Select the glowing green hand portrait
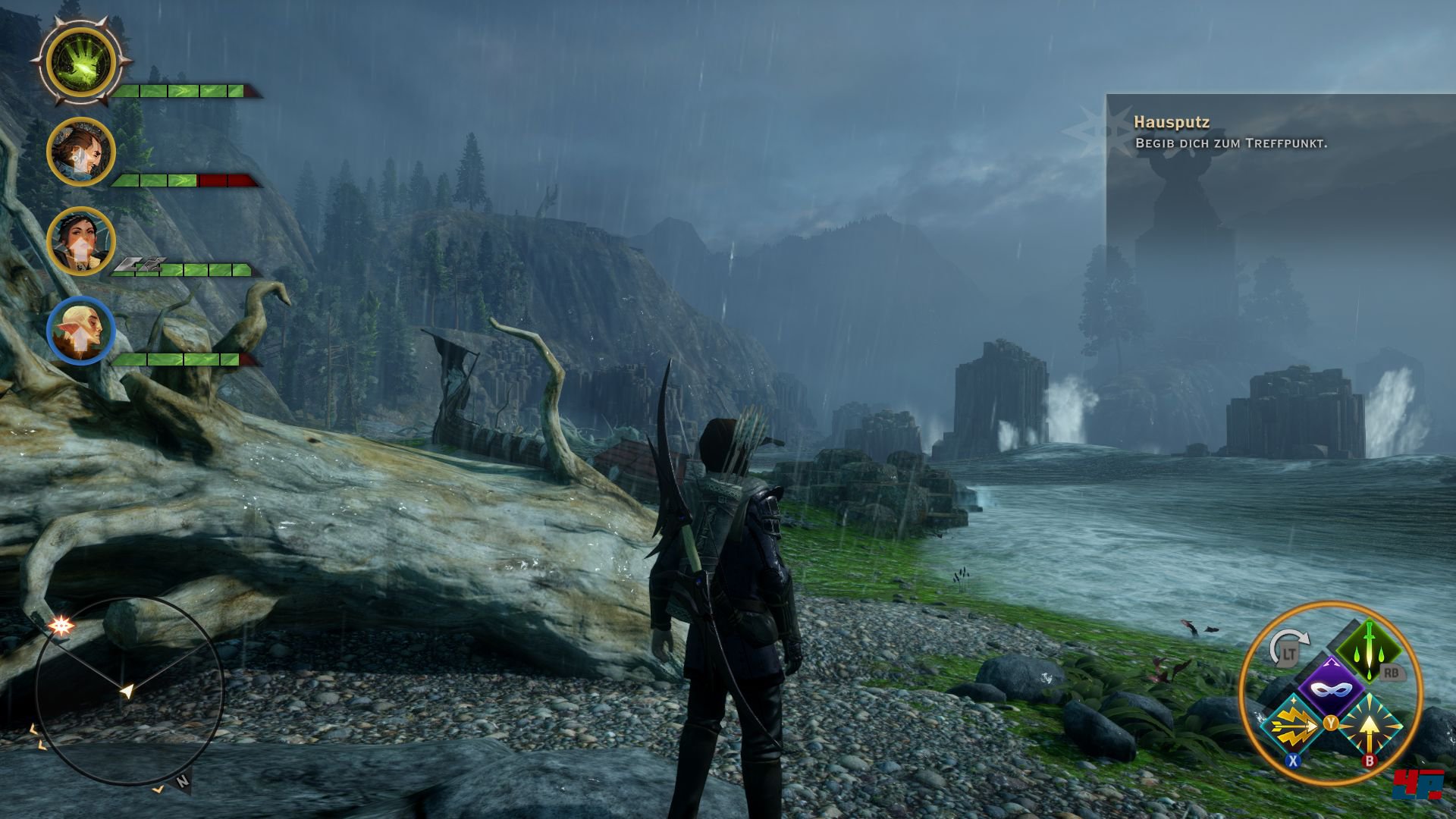The width and height of the screenshot is (1456, 819). coord(81,61)
